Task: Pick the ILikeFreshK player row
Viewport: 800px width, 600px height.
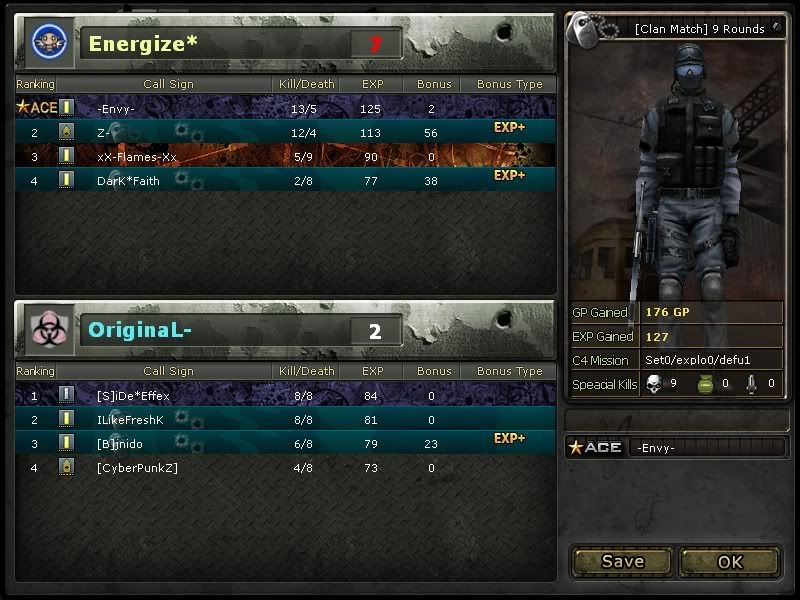Action: pyautogui.click(x=130, y=420)
